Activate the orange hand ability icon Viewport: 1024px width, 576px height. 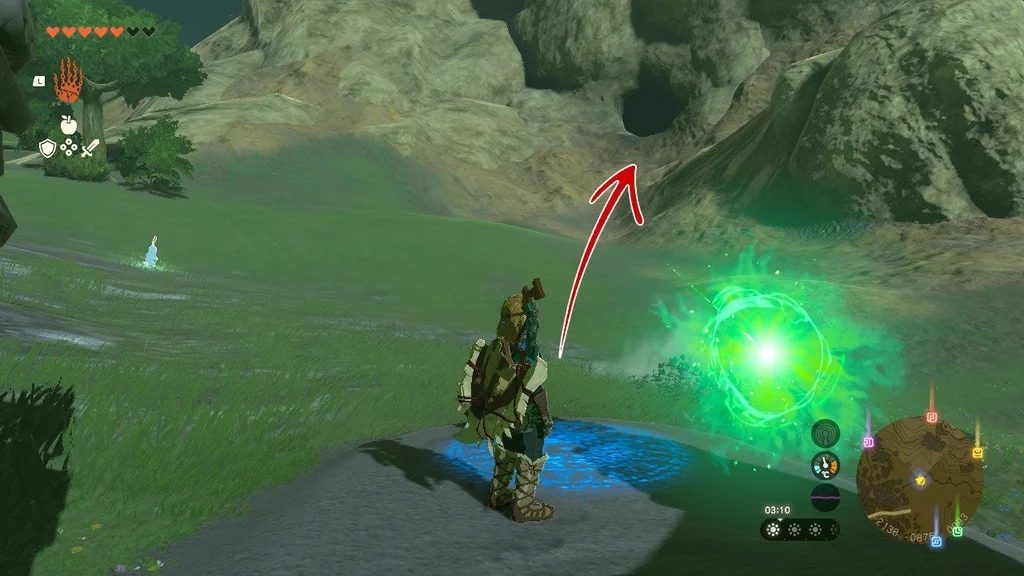coord(68,81)
